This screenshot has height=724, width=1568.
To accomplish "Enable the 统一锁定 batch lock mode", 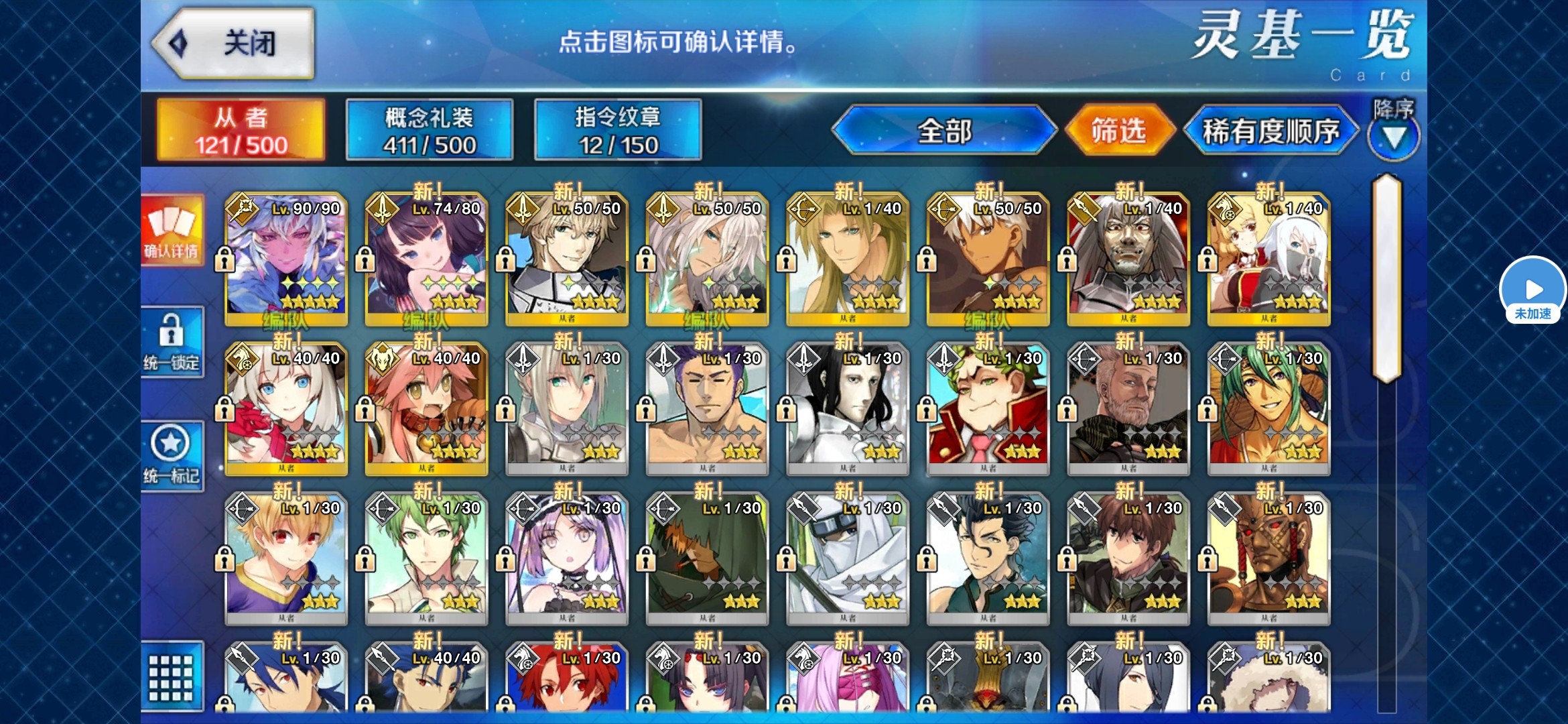I will click(172, 342).
